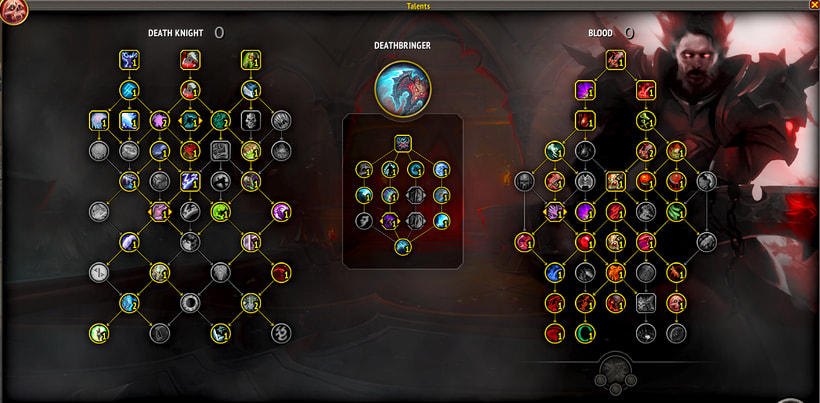Viewport: 820px width, 403px height.
Task: Select the green crescent talent in Blood tree
Action: pos(585,332)
